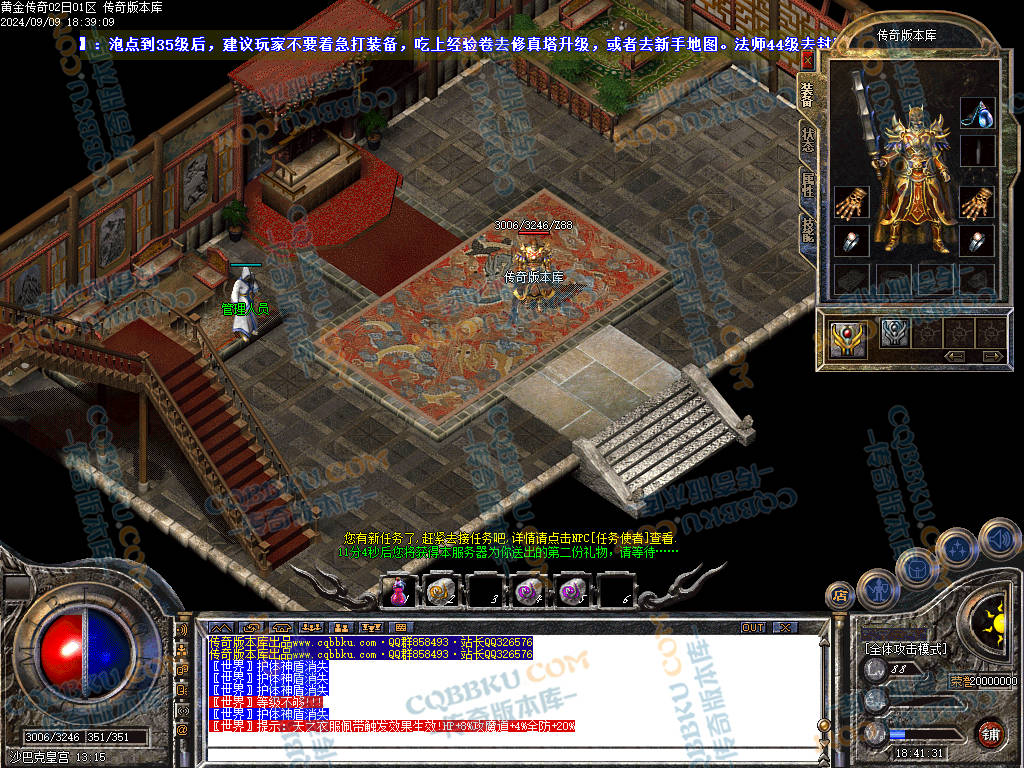This screenshot has width=1024, height=768.
Task: Open the bag inventory round button
Action: click(916, 567)
